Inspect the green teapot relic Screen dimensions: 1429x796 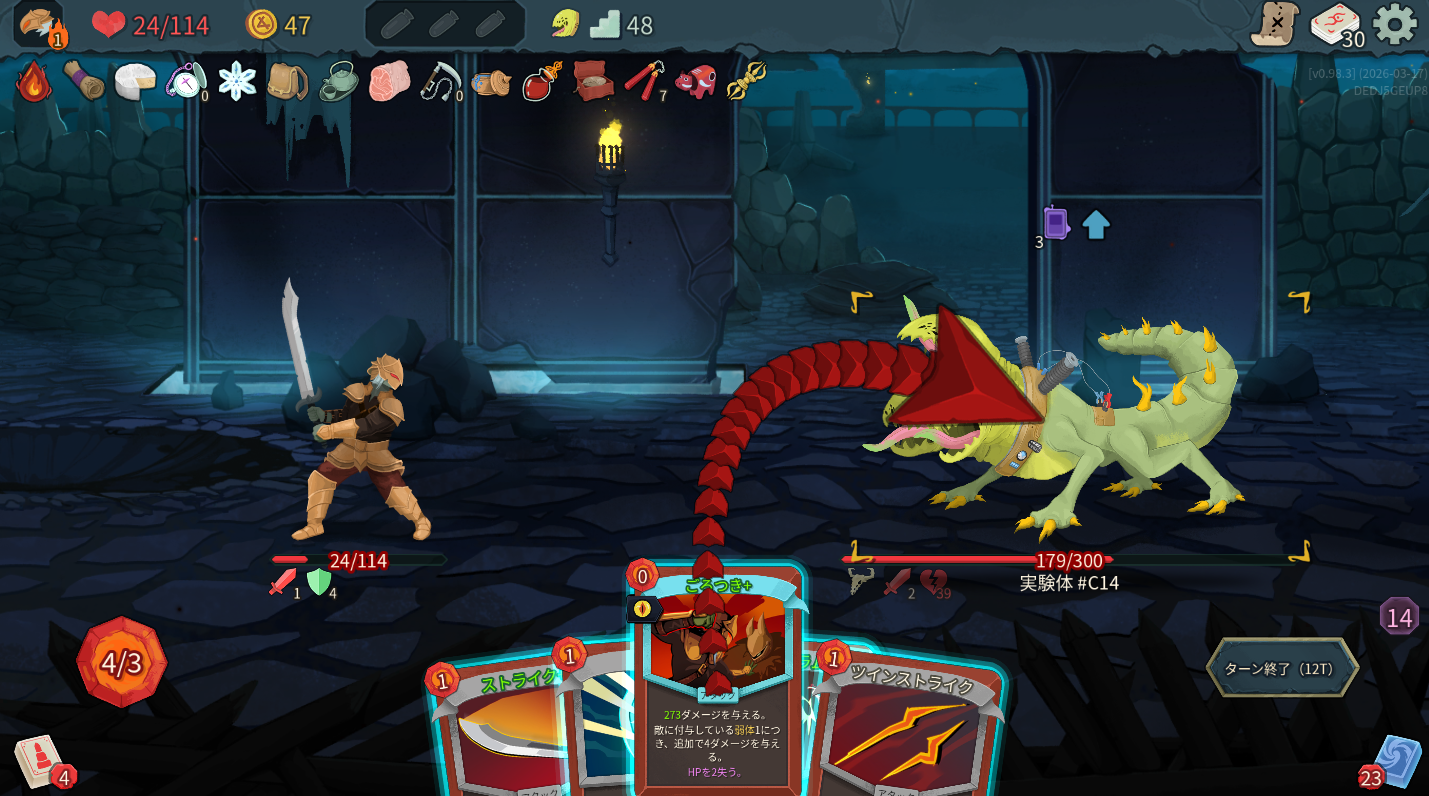(x=339, y=81)
